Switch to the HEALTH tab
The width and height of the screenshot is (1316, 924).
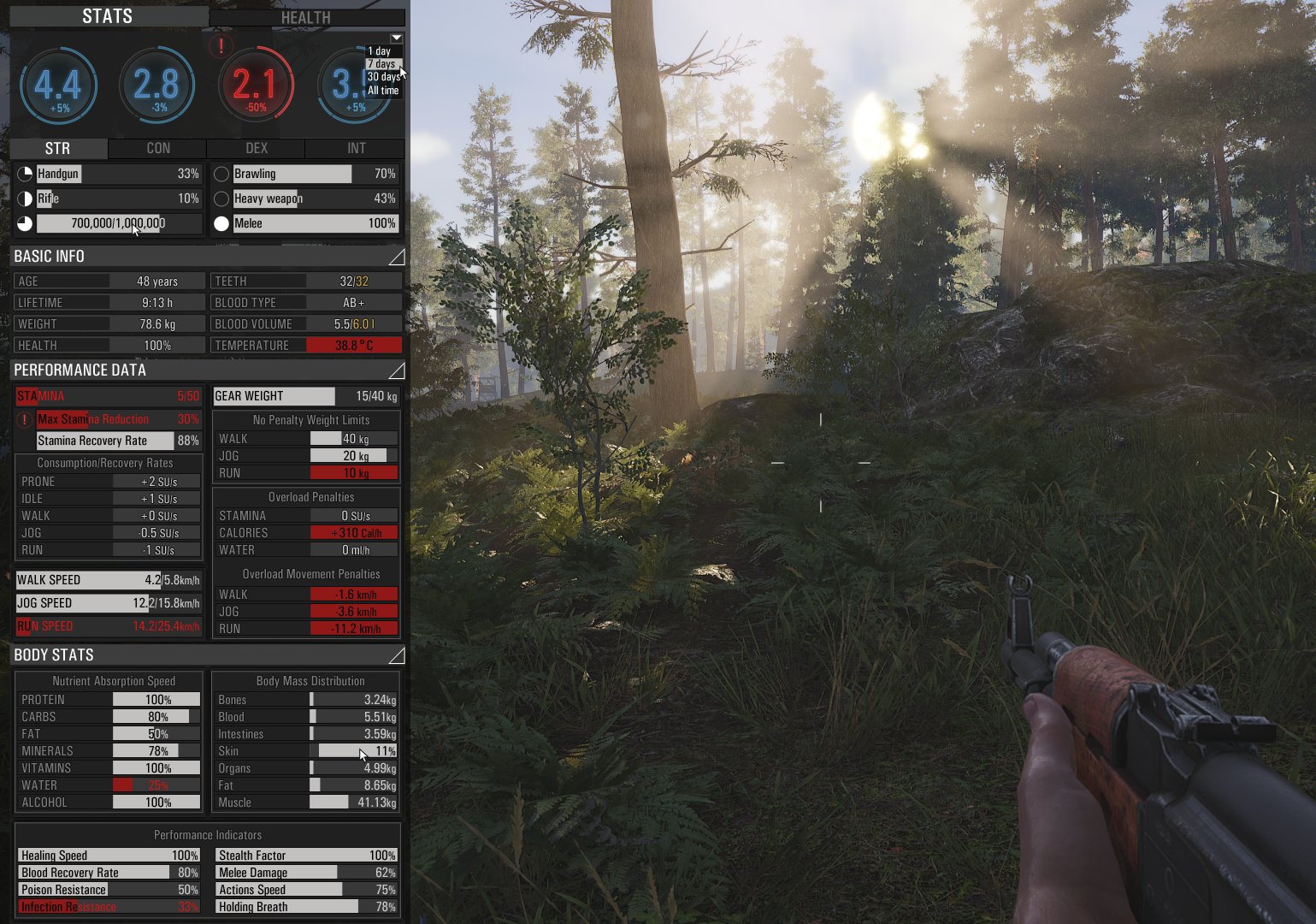(x=306, y=17)
